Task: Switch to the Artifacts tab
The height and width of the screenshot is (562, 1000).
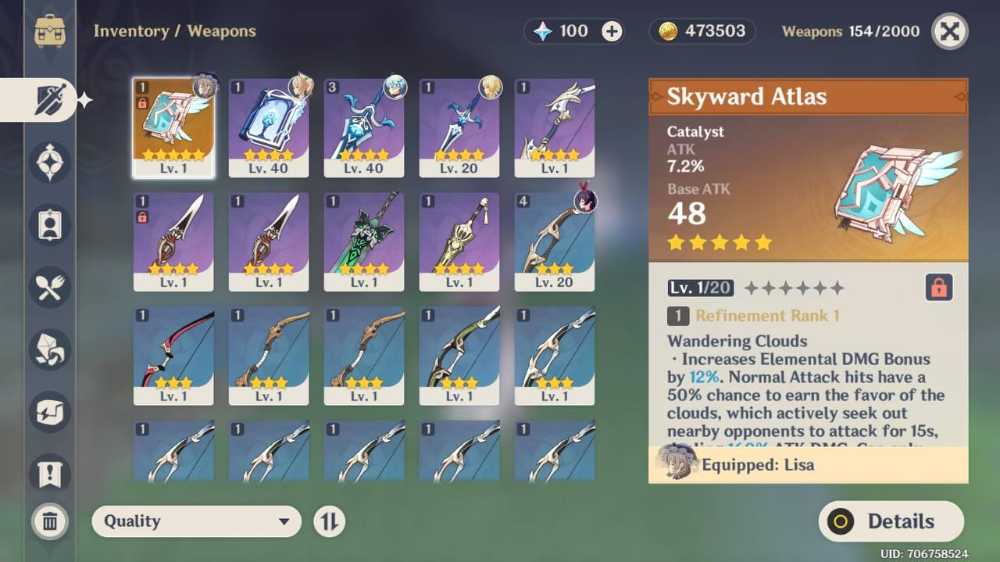Action: point(50,162)
